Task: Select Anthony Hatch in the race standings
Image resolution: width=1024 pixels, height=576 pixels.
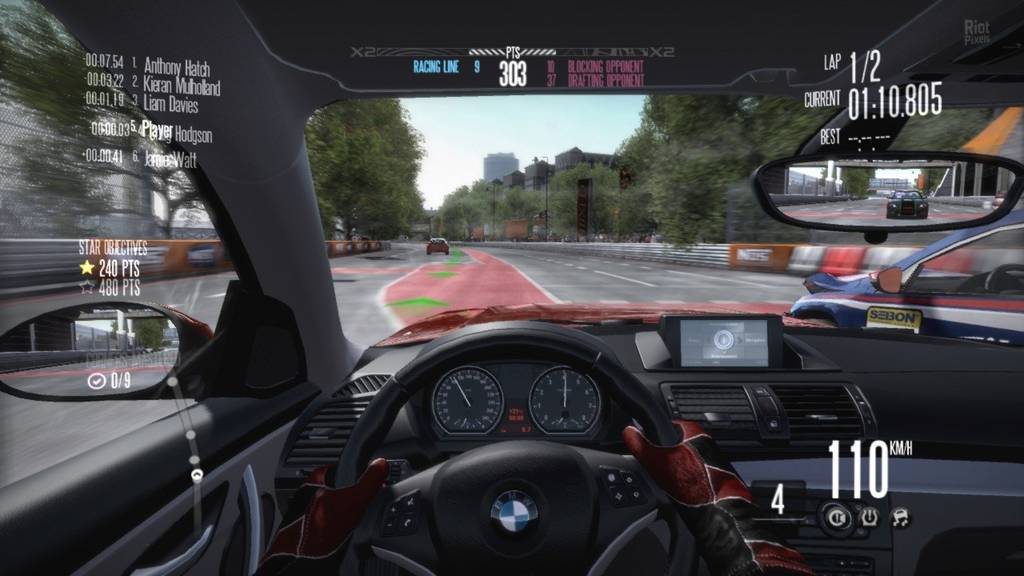Action: [x=175, y=66]
